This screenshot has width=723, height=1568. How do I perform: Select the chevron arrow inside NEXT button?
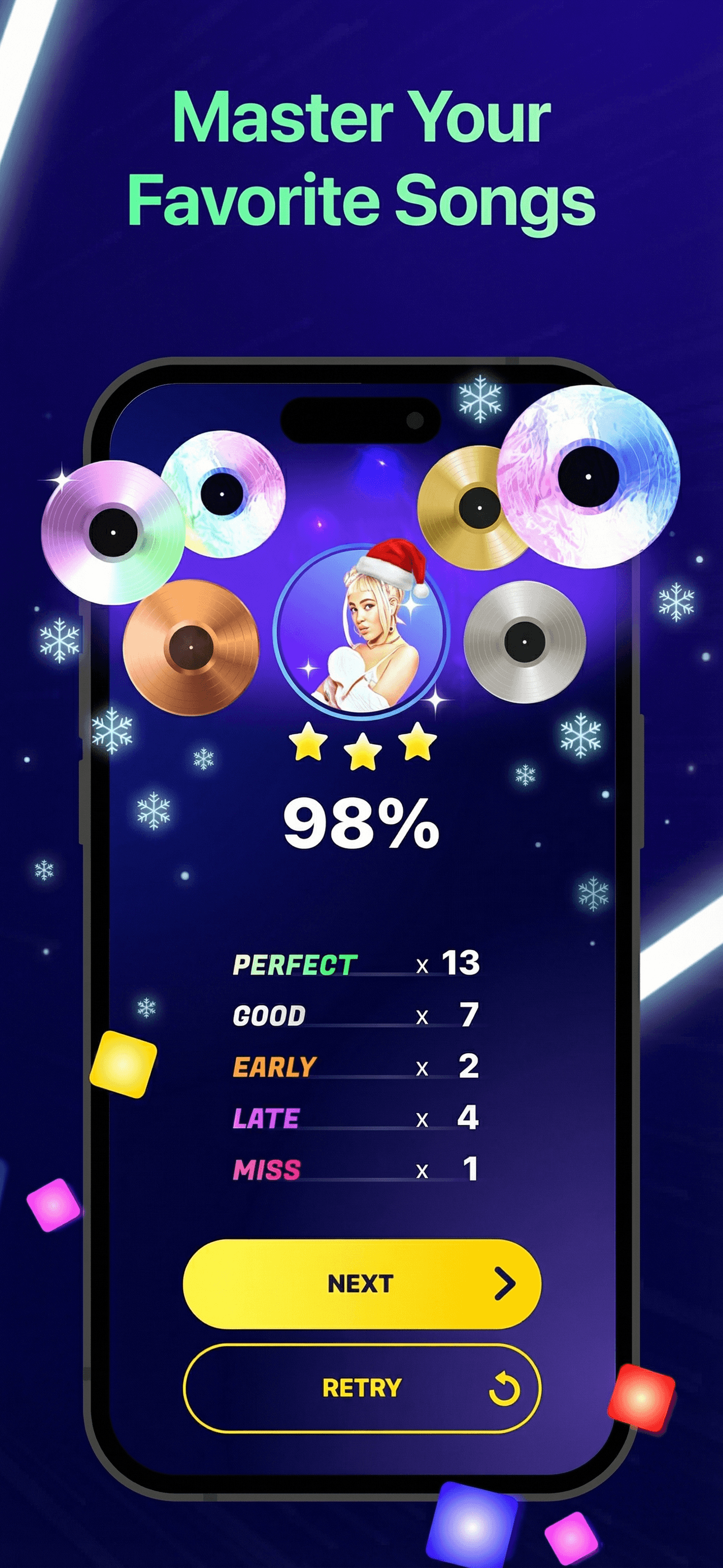[505, 1282]
